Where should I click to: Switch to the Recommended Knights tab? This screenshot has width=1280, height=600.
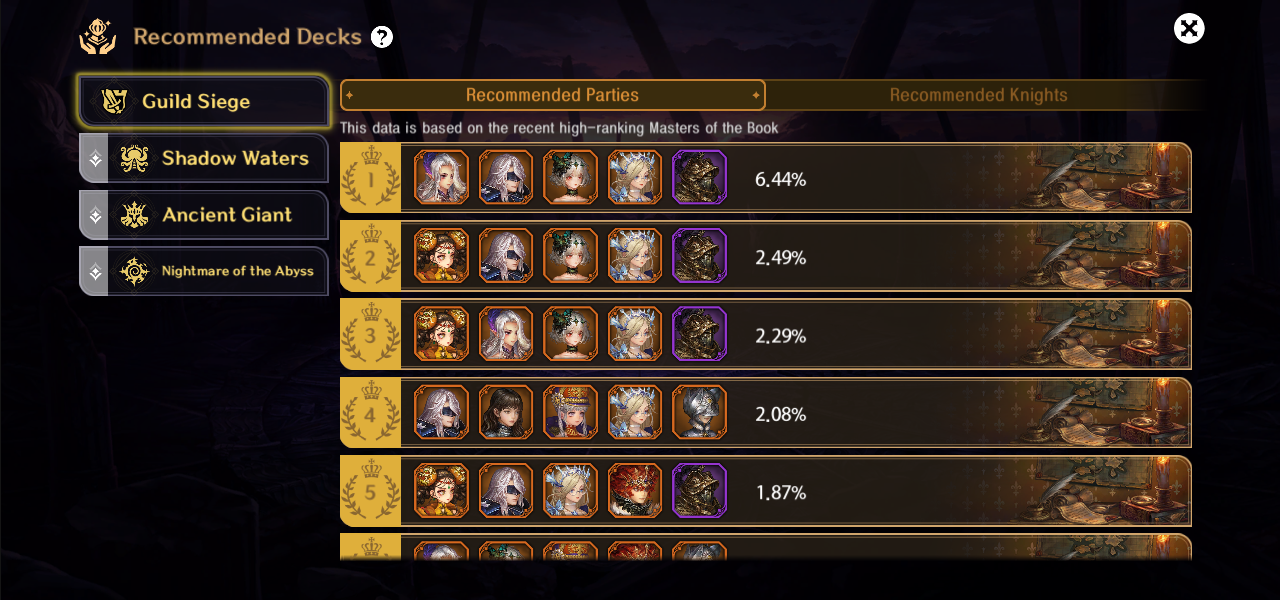click(x=978, y=95)
